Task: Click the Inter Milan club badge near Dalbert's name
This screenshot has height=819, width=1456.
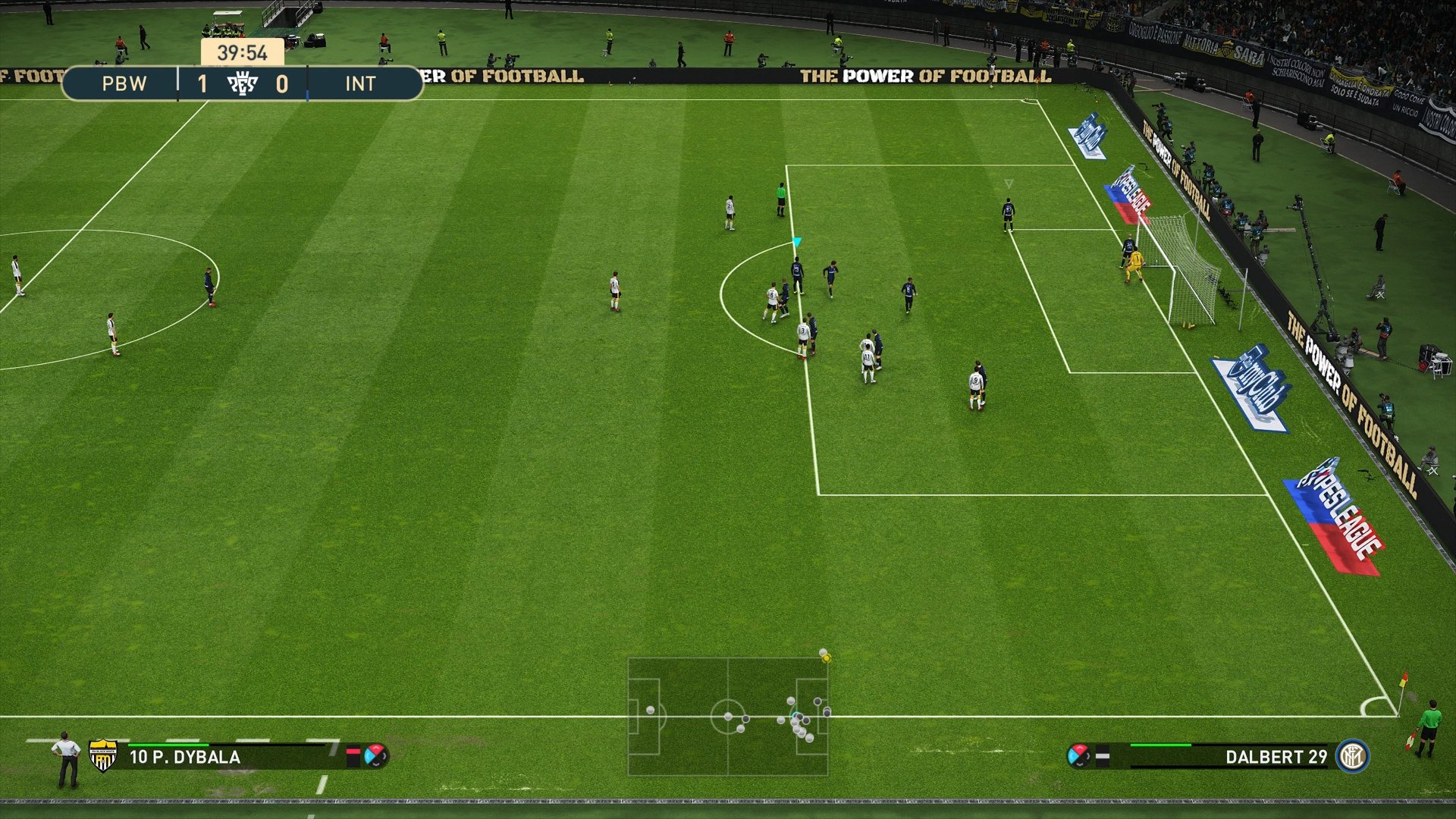Action: point(1352,757)
